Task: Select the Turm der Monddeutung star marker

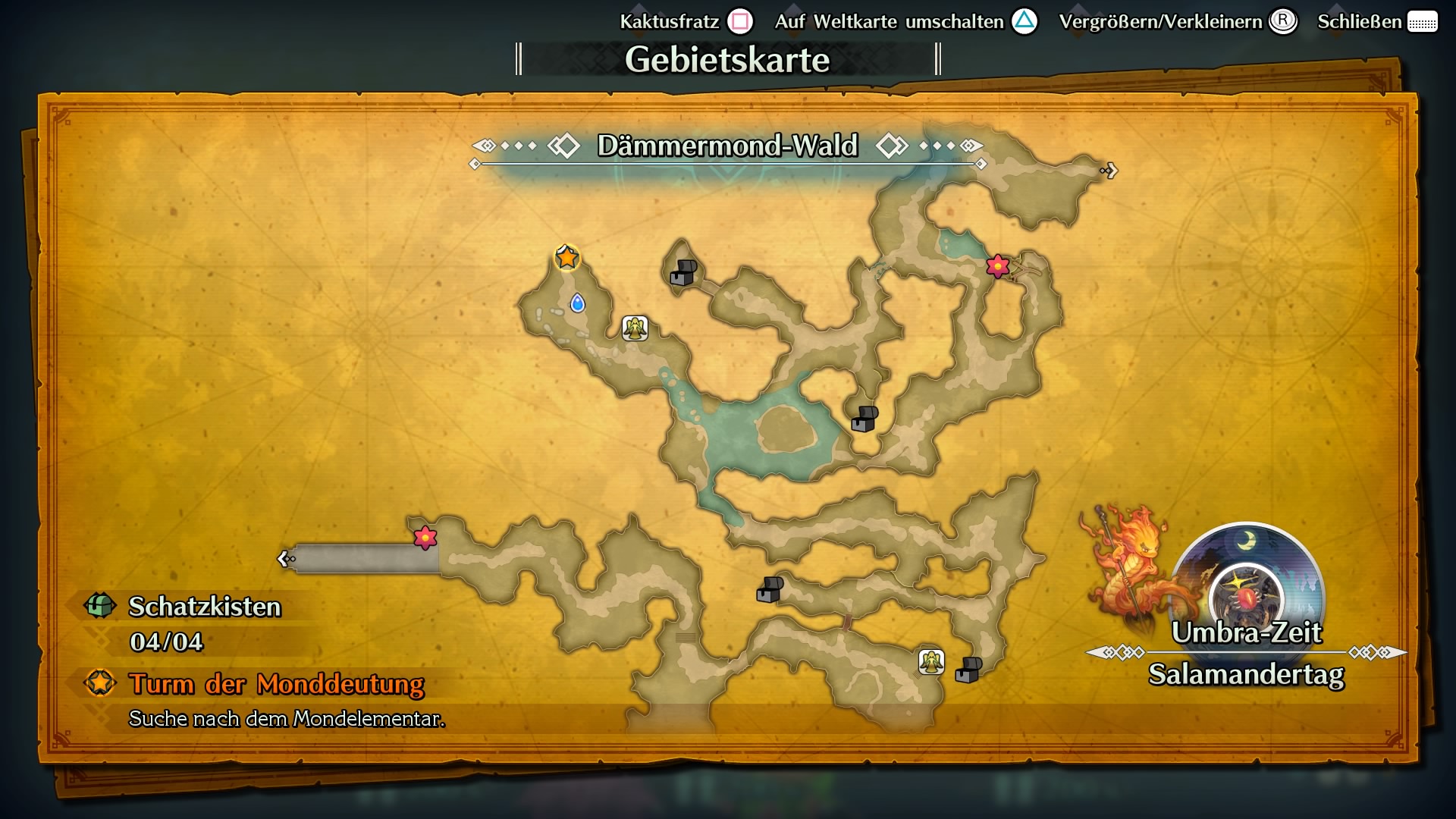Action: tap(568, 257)
